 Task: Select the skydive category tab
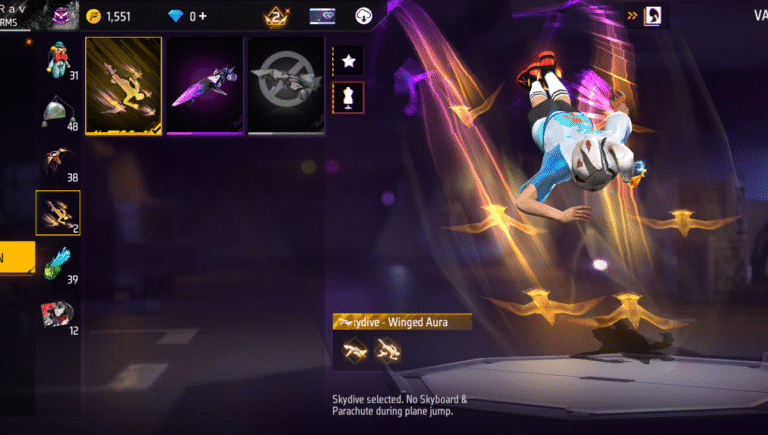pyautogui.click(x=58, y=212)
